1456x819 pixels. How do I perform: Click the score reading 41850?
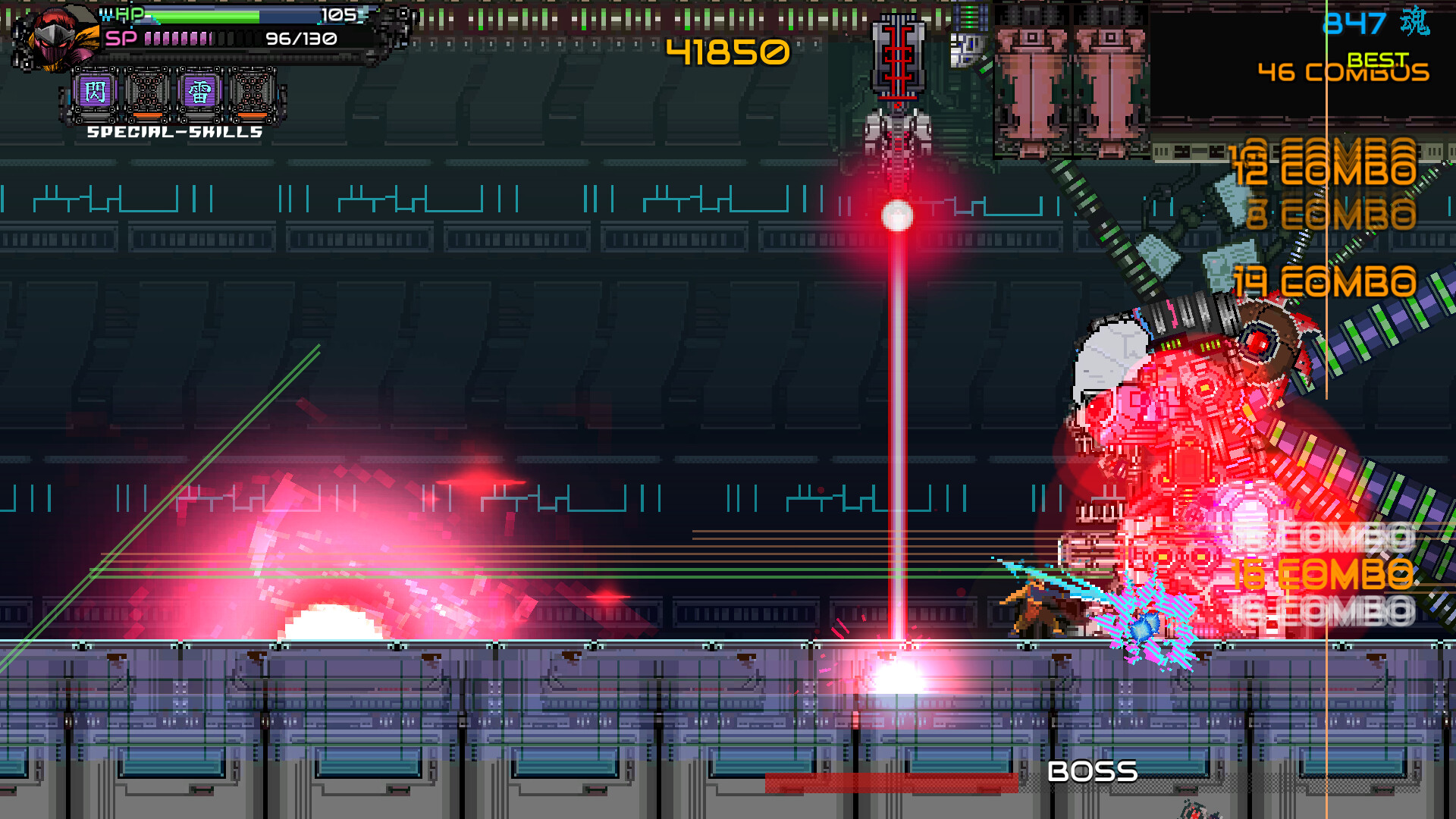coord(726,52)
